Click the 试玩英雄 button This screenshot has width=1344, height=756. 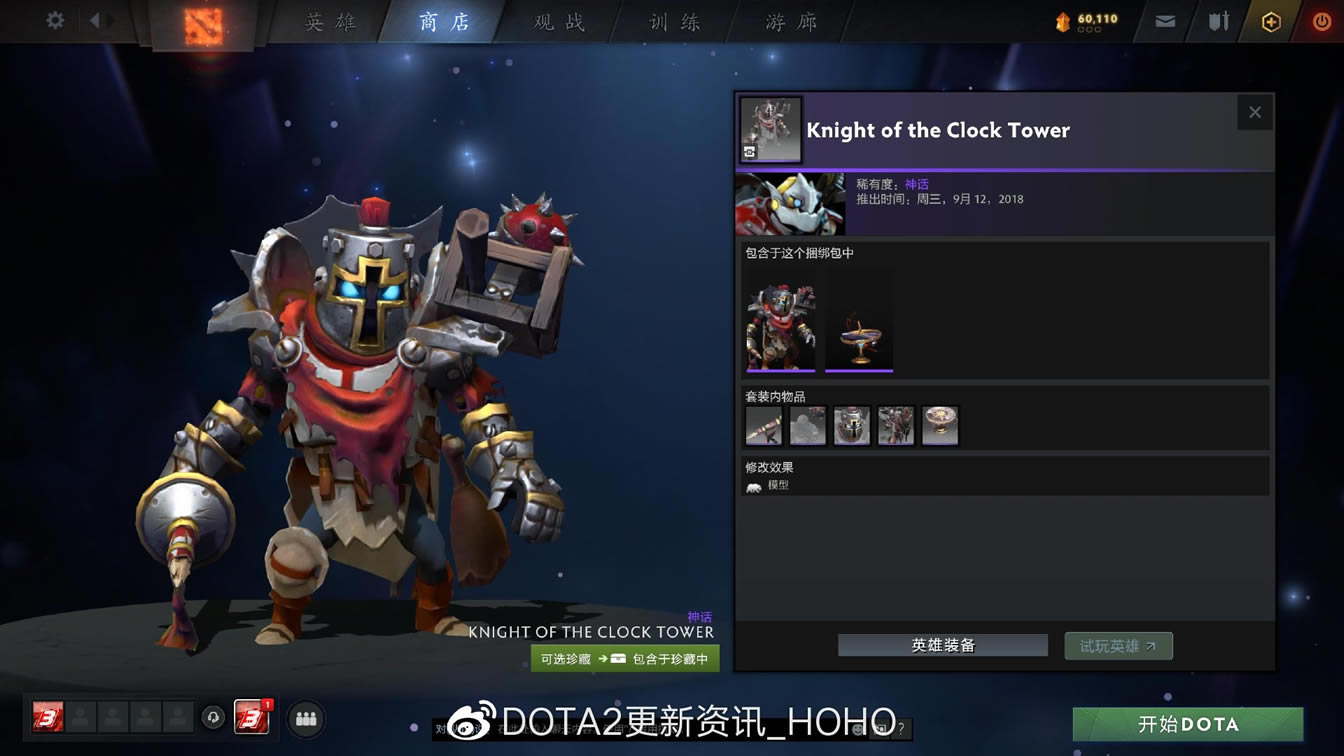tap(1118, 645)
